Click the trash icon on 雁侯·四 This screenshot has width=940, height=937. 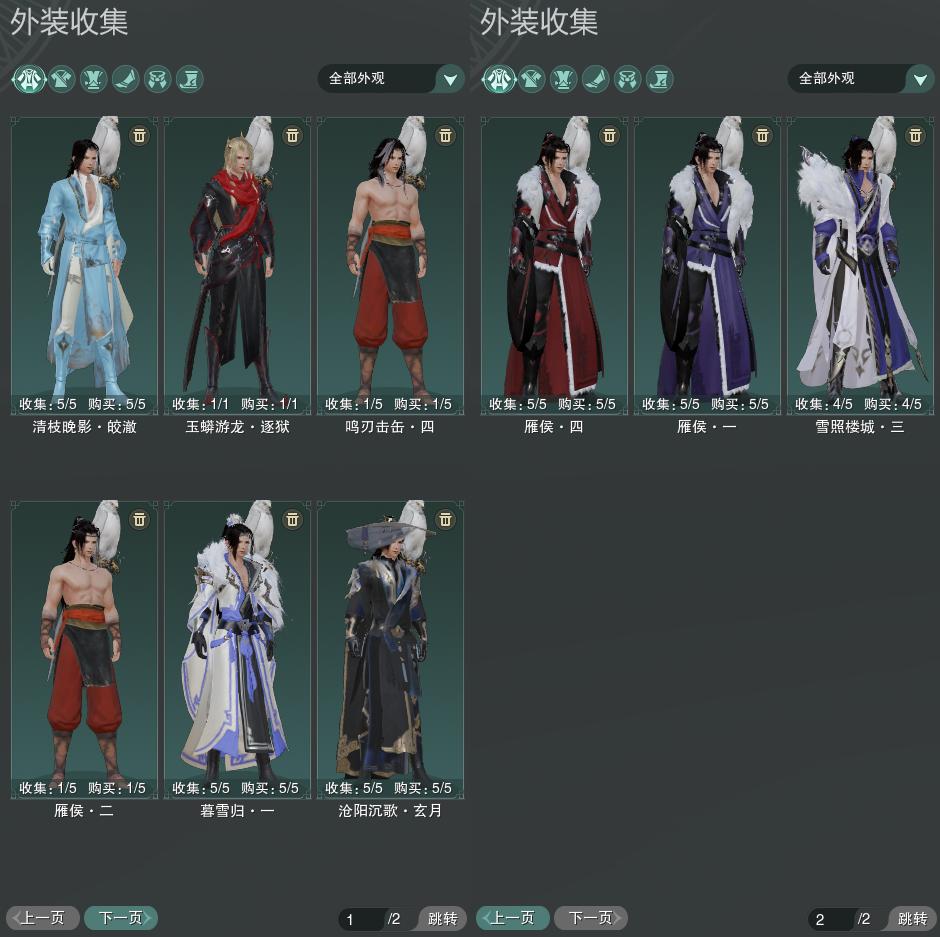coord(610,135)
